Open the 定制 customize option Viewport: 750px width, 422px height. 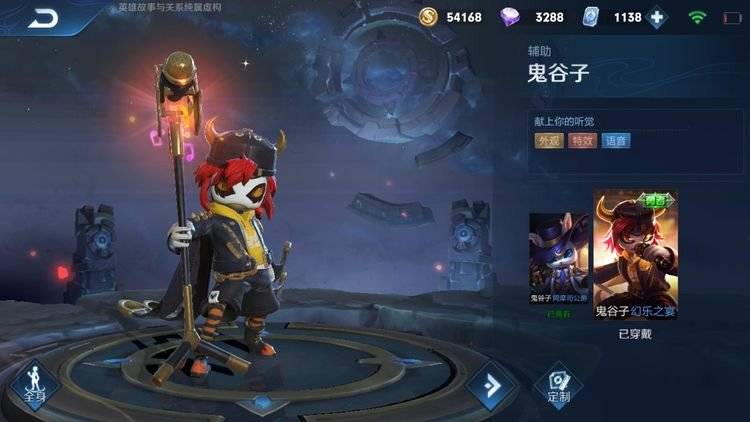point(559,384)
